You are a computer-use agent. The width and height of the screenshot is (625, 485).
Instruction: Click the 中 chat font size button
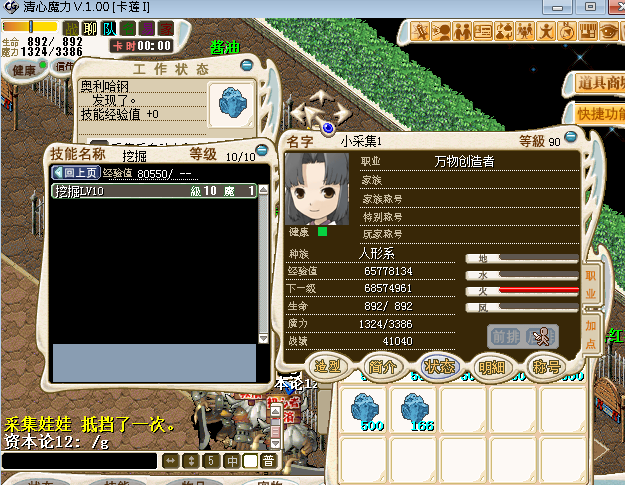(231, 461)
